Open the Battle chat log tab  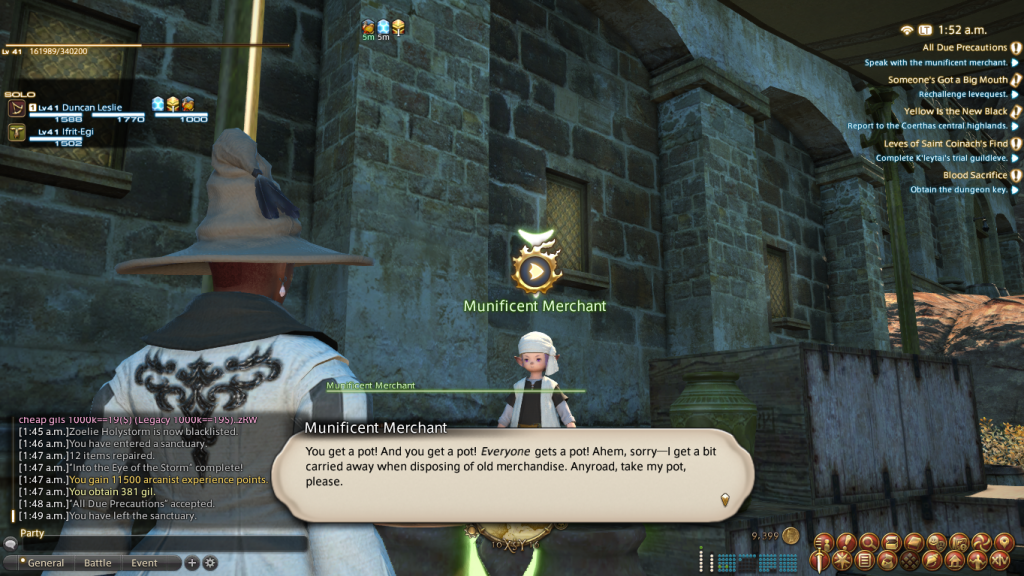click(98, 563)
